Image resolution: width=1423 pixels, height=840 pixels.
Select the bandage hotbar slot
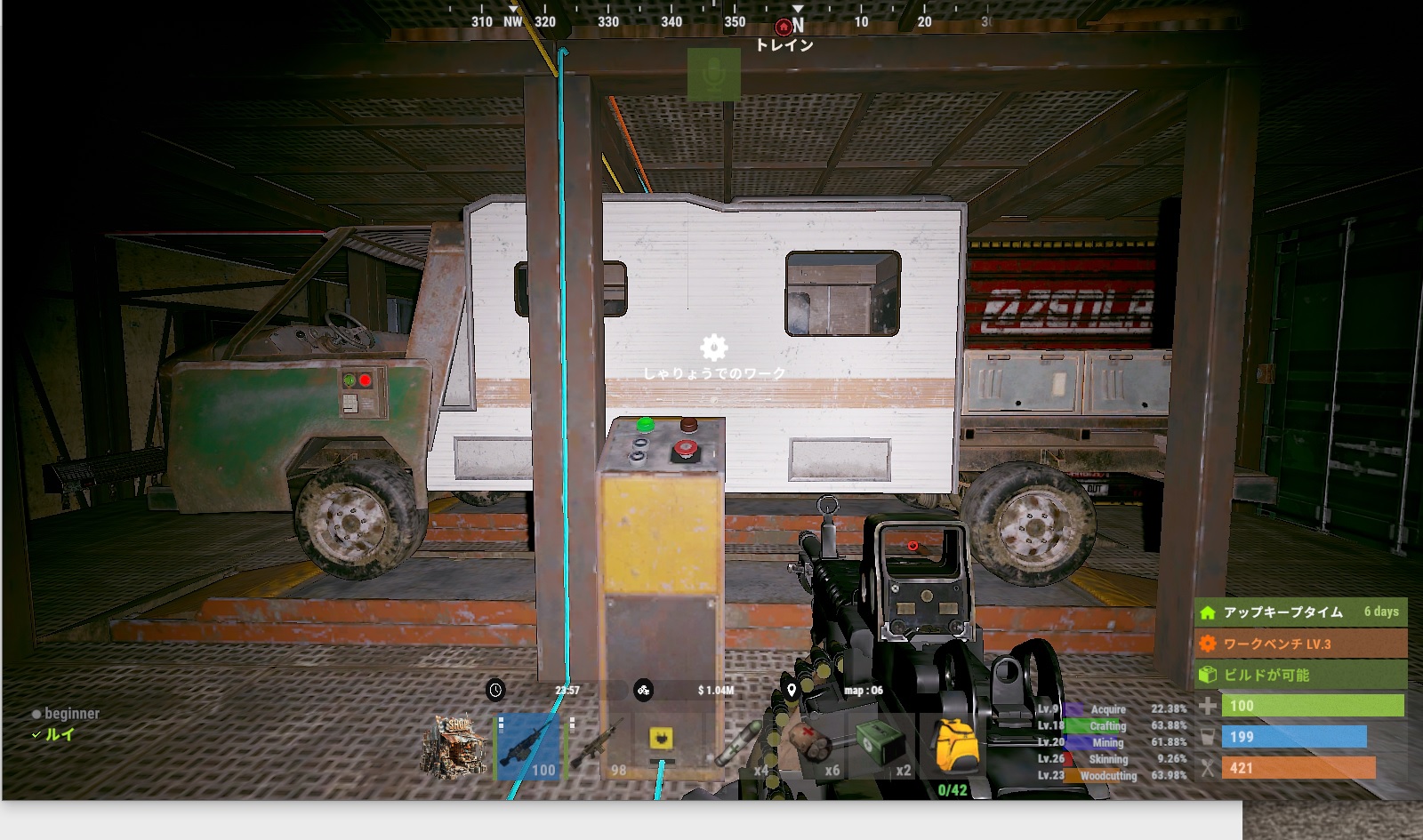click(811, 747)
